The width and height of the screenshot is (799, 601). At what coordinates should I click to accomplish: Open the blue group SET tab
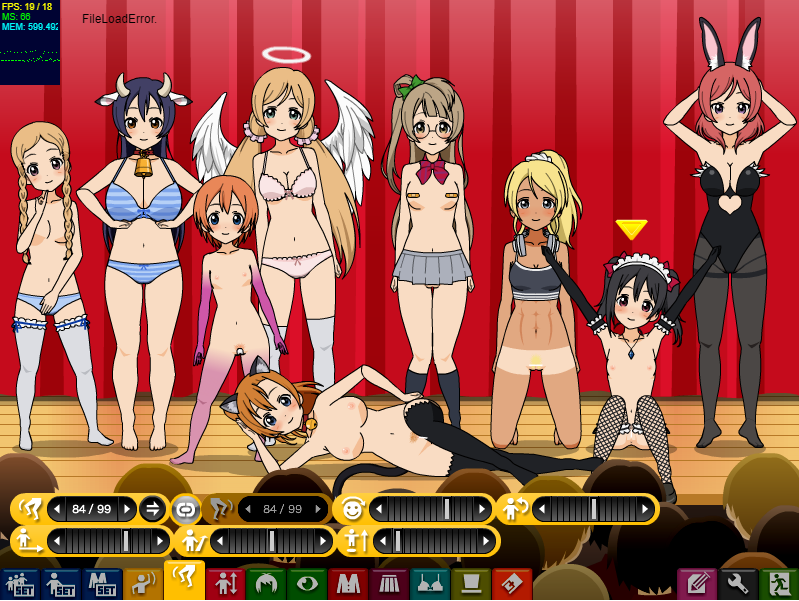pyautogui.click(x=20, y=584)
